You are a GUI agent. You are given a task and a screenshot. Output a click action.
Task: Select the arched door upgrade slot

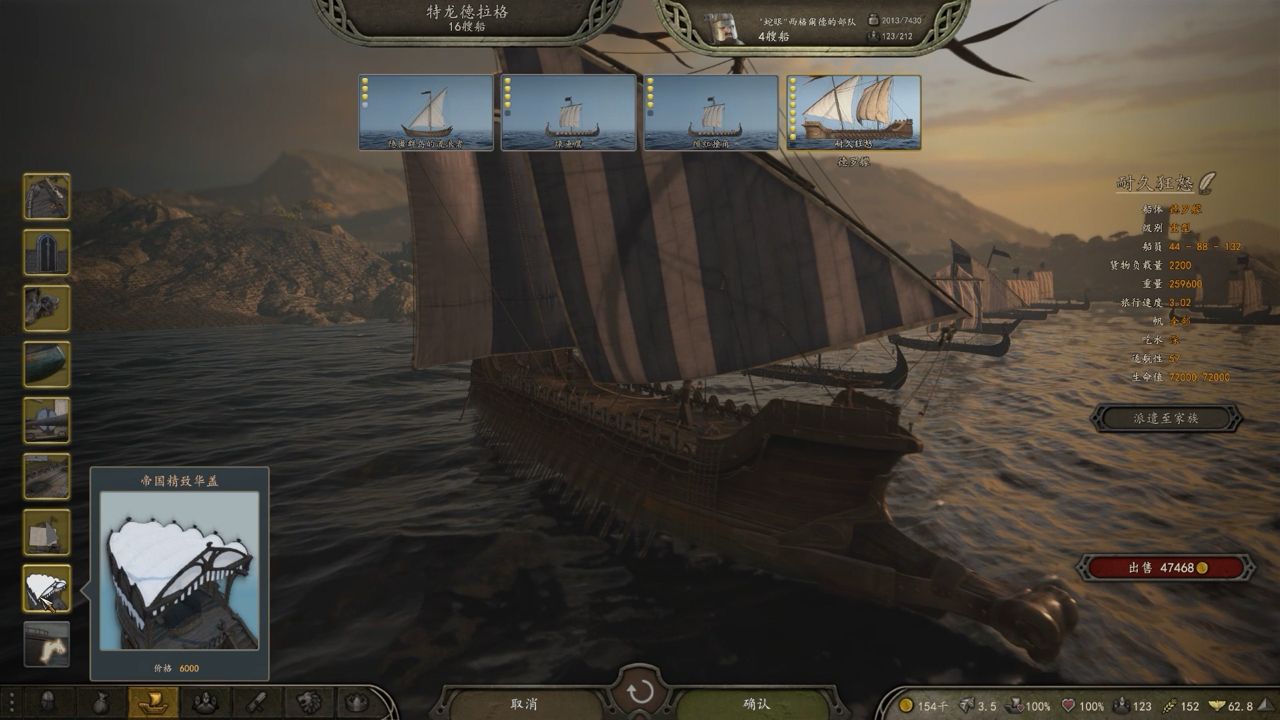point(47,252)
